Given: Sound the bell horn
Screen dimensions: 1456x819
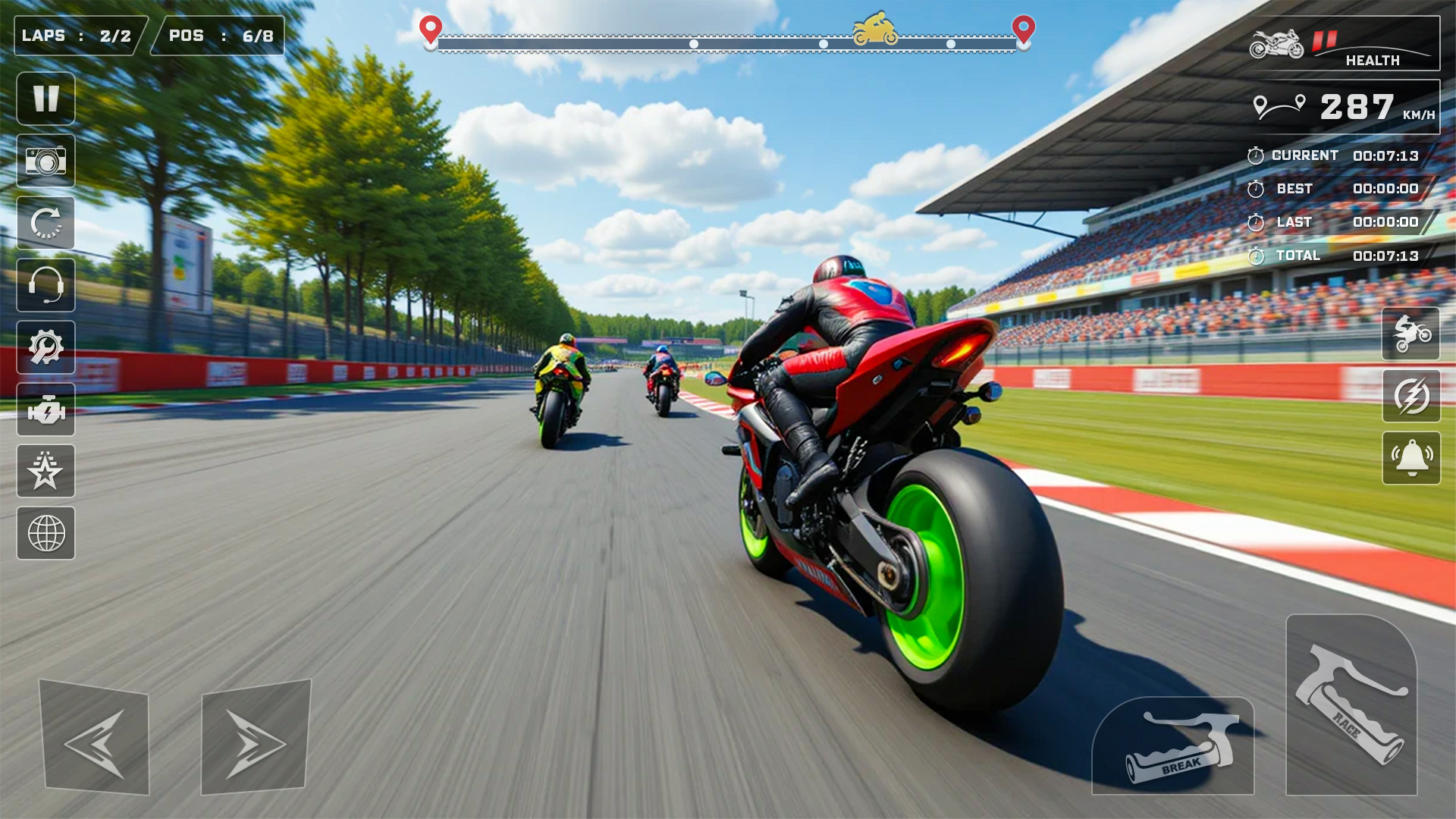Looking at the screenshot, I should tap(1411, 458).
